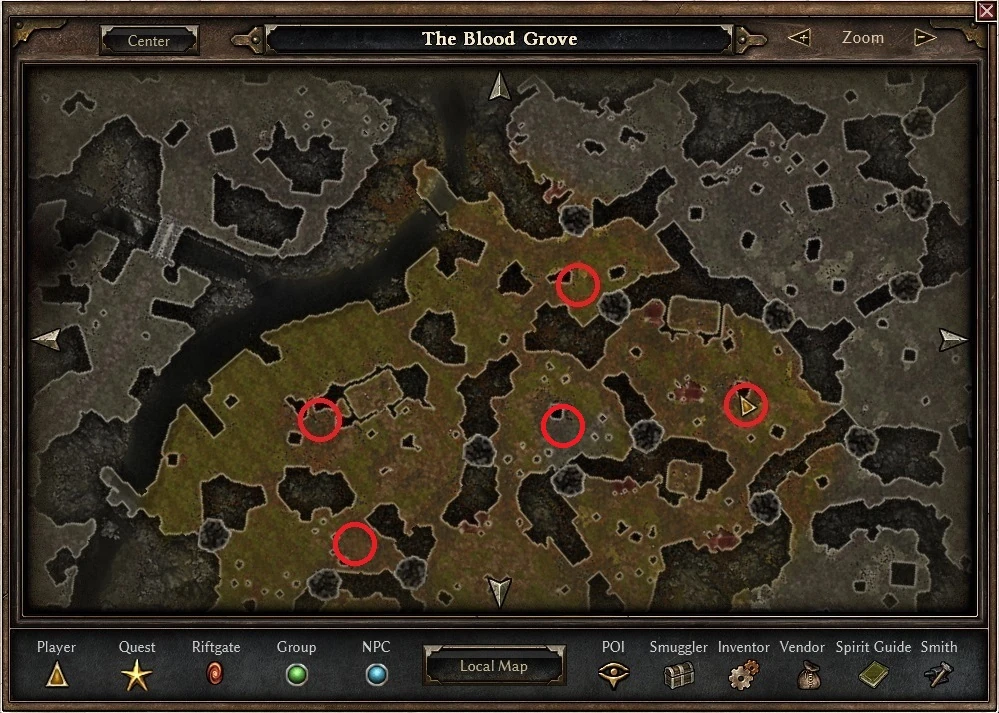Toggle the Vendor bag legend icon
Image resolution: width=999 pixels, height=713 pixels.
802,675
